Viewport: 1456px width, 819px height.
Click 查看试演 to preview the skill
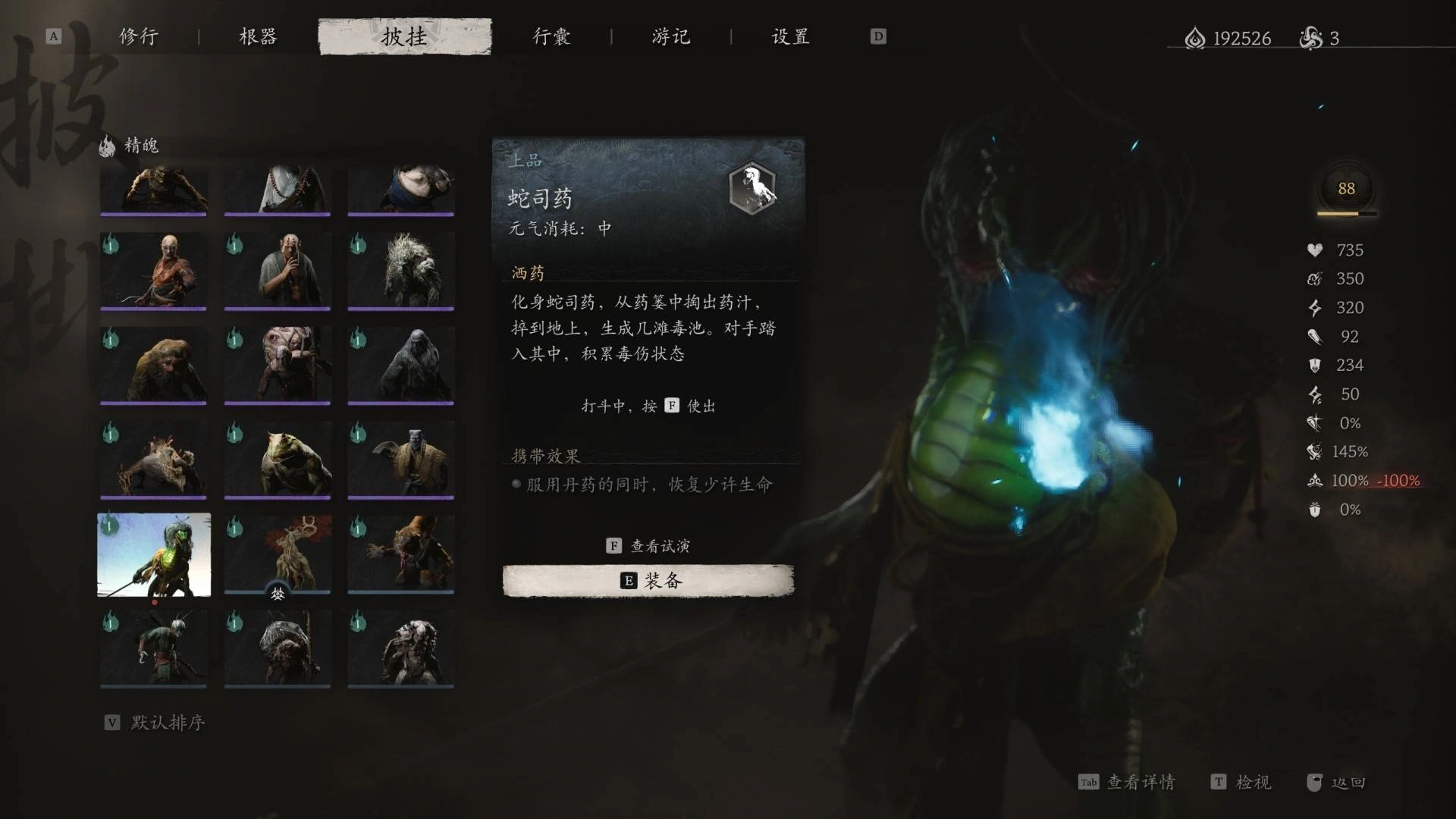650,546
